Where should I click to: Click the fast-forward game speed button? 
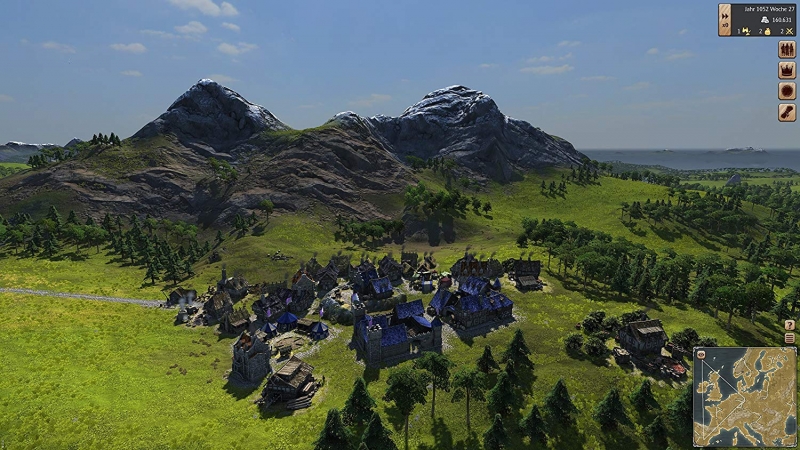(724, 14)
